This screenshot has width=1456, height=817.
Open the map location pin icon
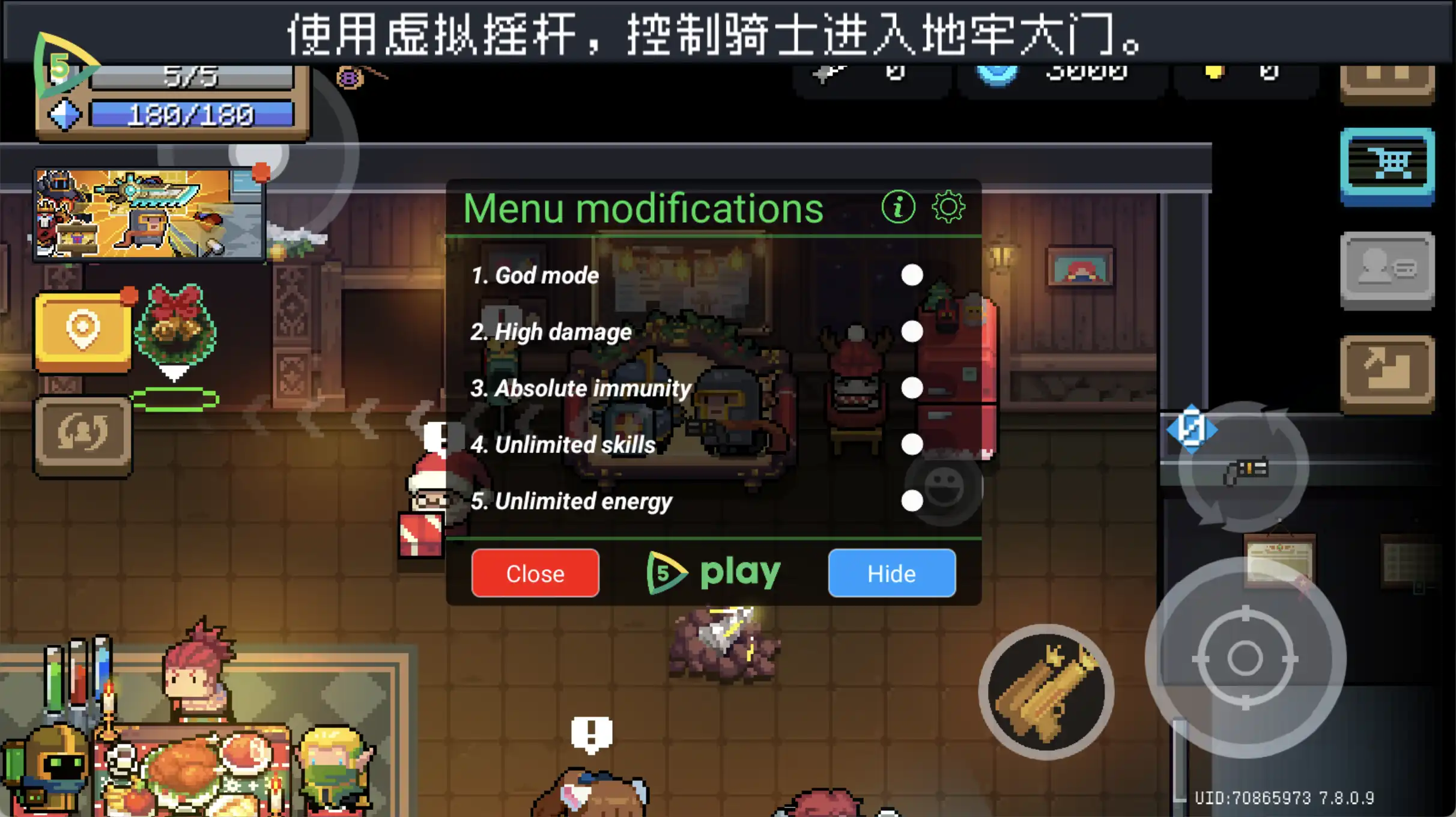[82, 327]
